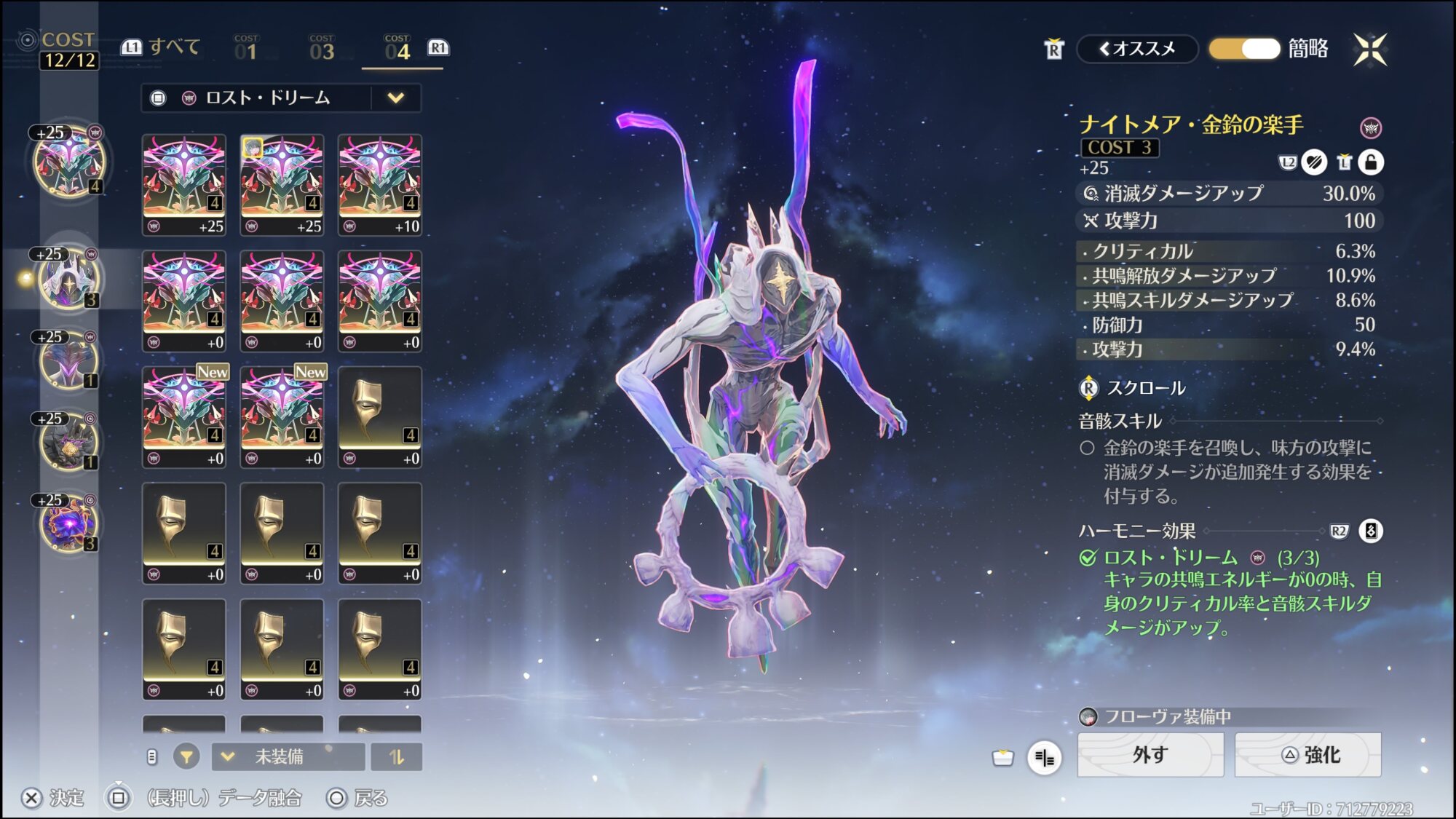This screenshot has width=1456, height=819.
Task: Open the オススメ recommendation button
Action: pos(1137,49)
